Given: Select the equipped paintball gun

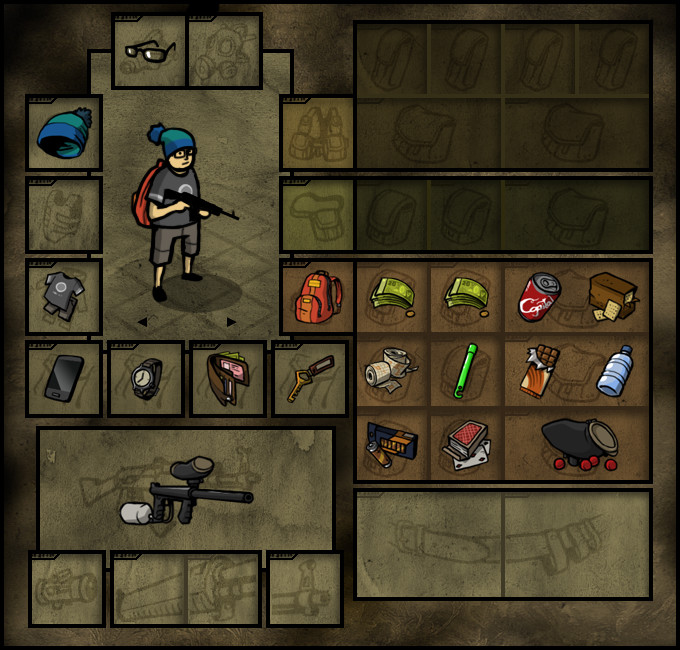Looking at the screenshot, I should [187, 492].
